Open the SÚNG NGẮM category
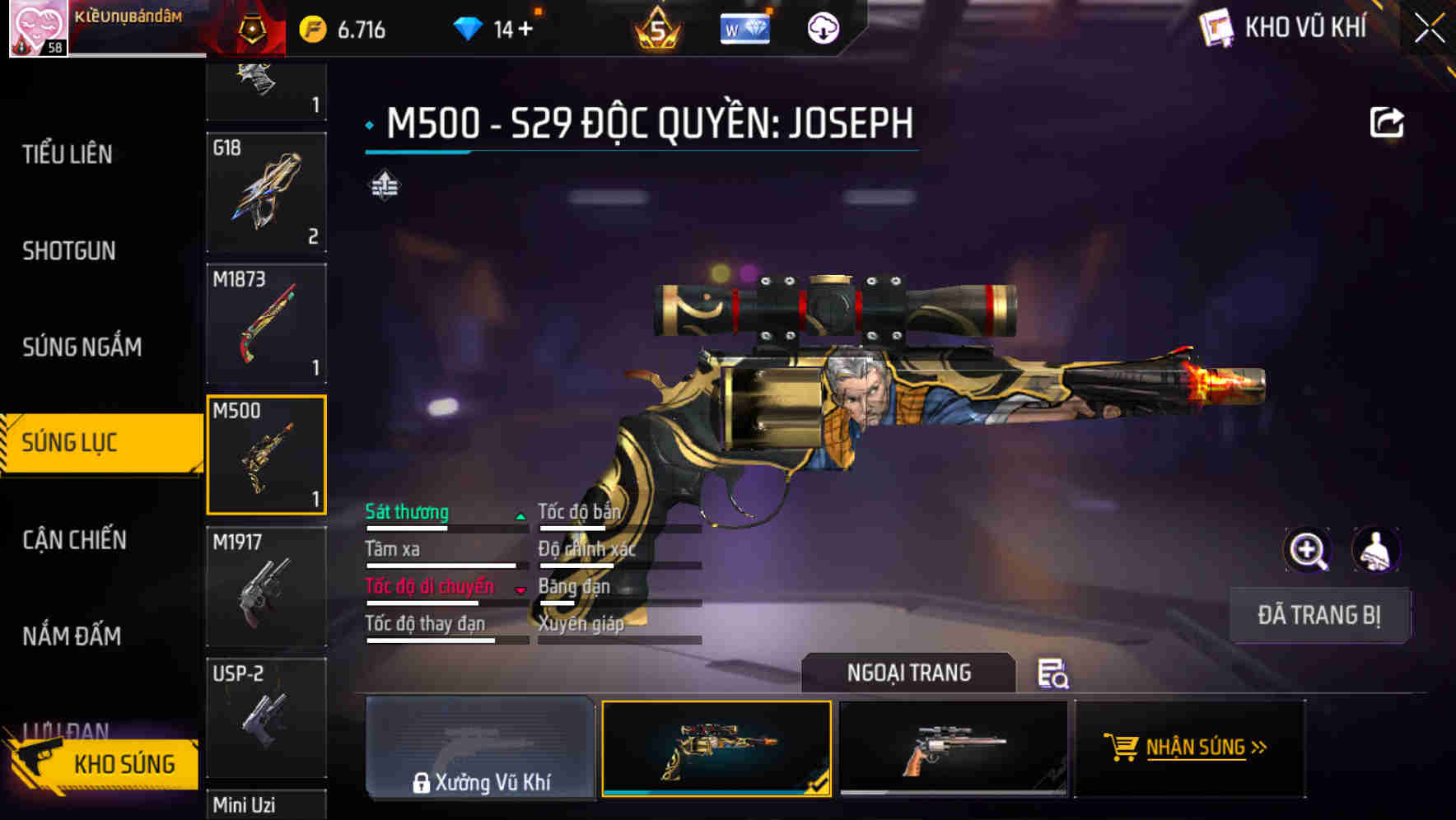Screen dimensions: 1456x820 pyautogui.click(x=82, y=347)
